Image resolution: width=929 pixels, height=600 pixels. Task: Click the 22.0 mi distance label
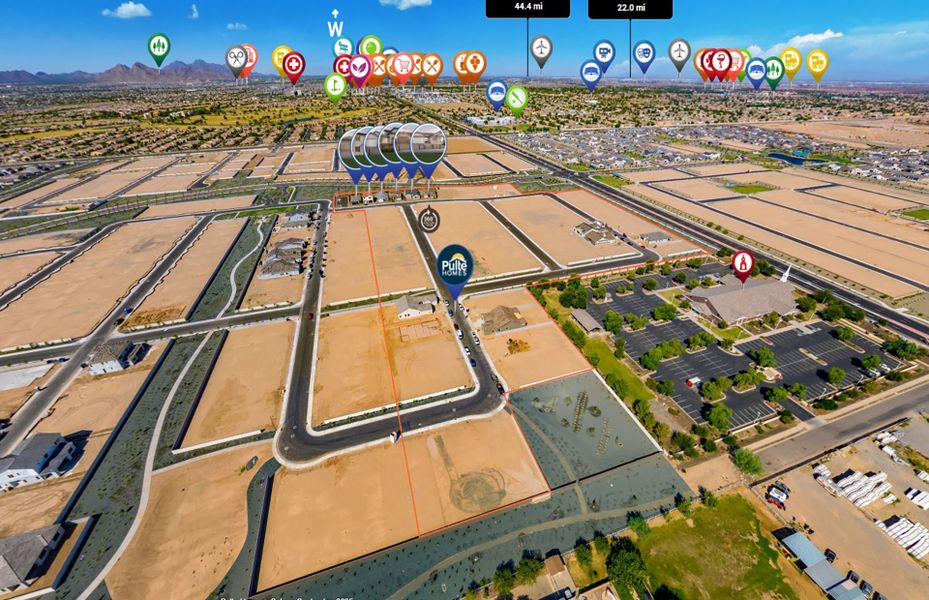click(630, 8)
